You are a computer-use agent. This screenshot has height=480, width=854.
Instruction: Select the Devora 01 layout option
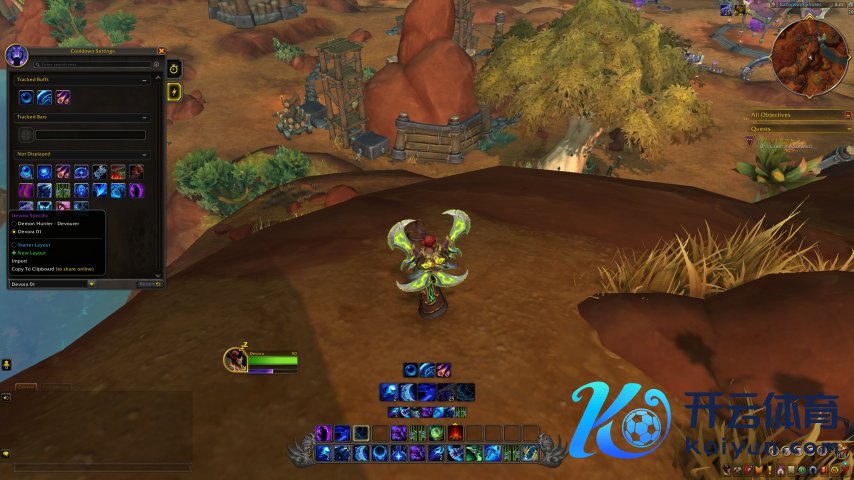click(x=30, y=231)
